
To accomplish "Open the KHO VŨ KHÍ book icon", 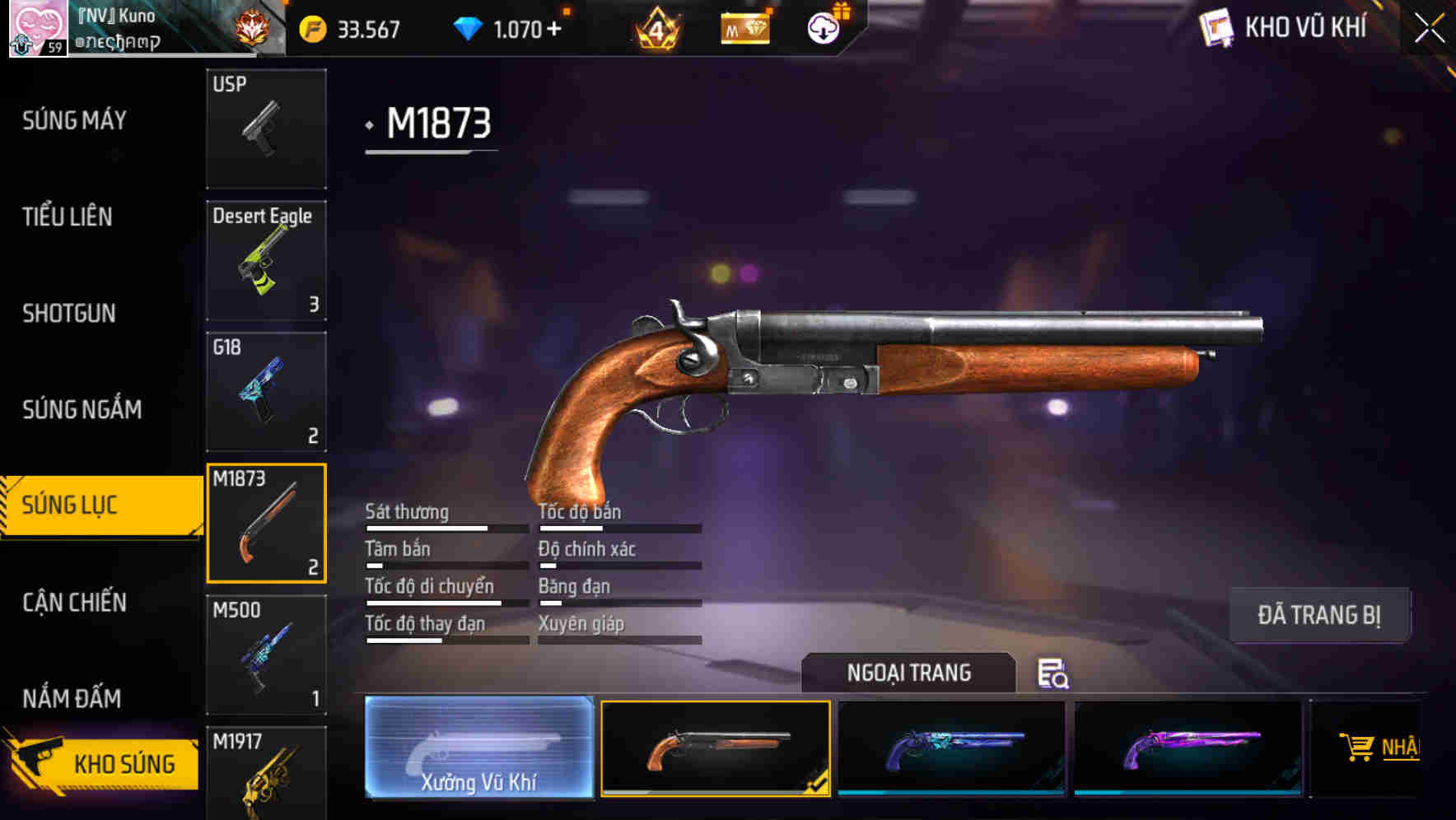I will pos(1216,27).
